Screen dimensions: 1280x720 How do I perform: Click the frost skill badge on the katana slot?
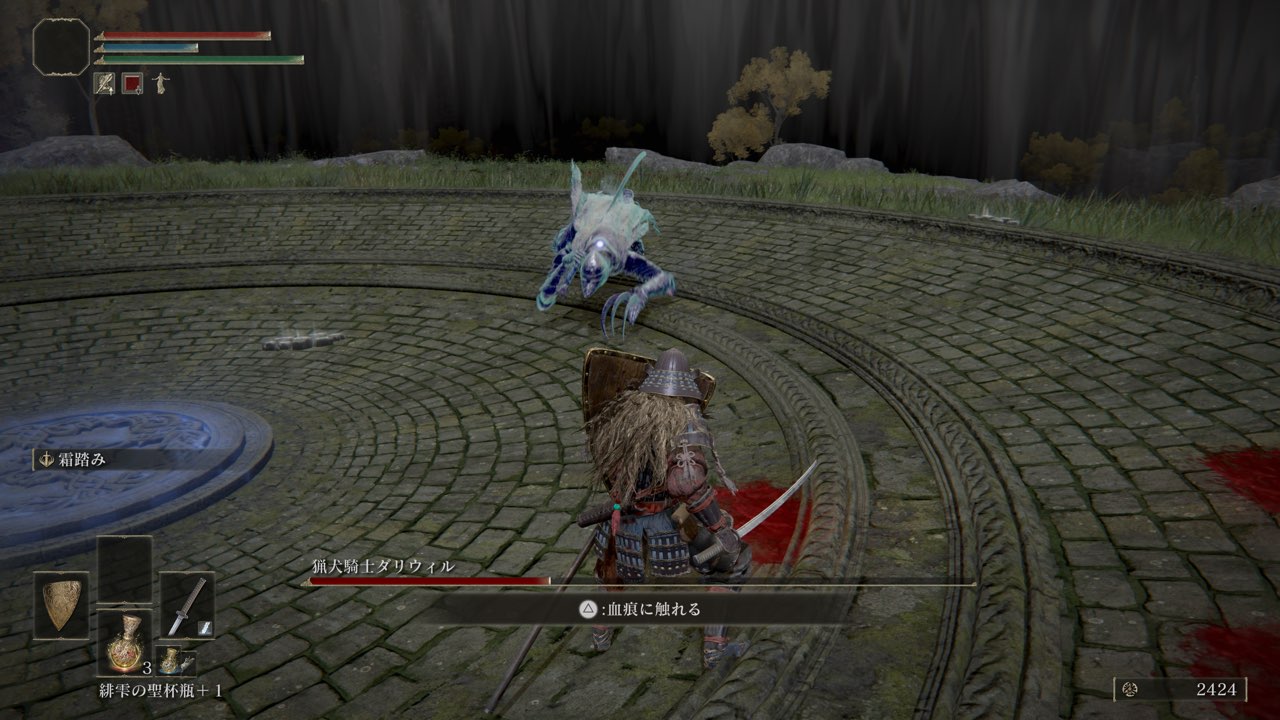click(202, 626)
